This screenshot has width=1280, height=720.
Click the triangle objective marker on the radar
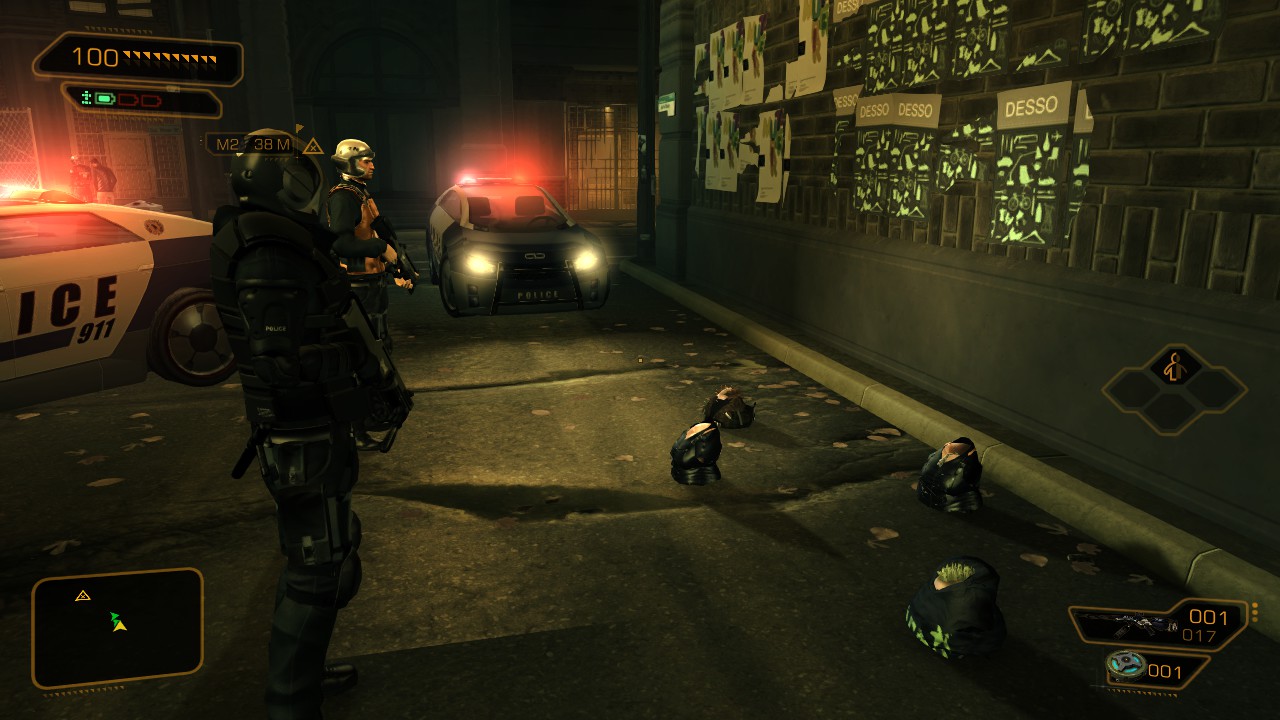tap(83, 596)
